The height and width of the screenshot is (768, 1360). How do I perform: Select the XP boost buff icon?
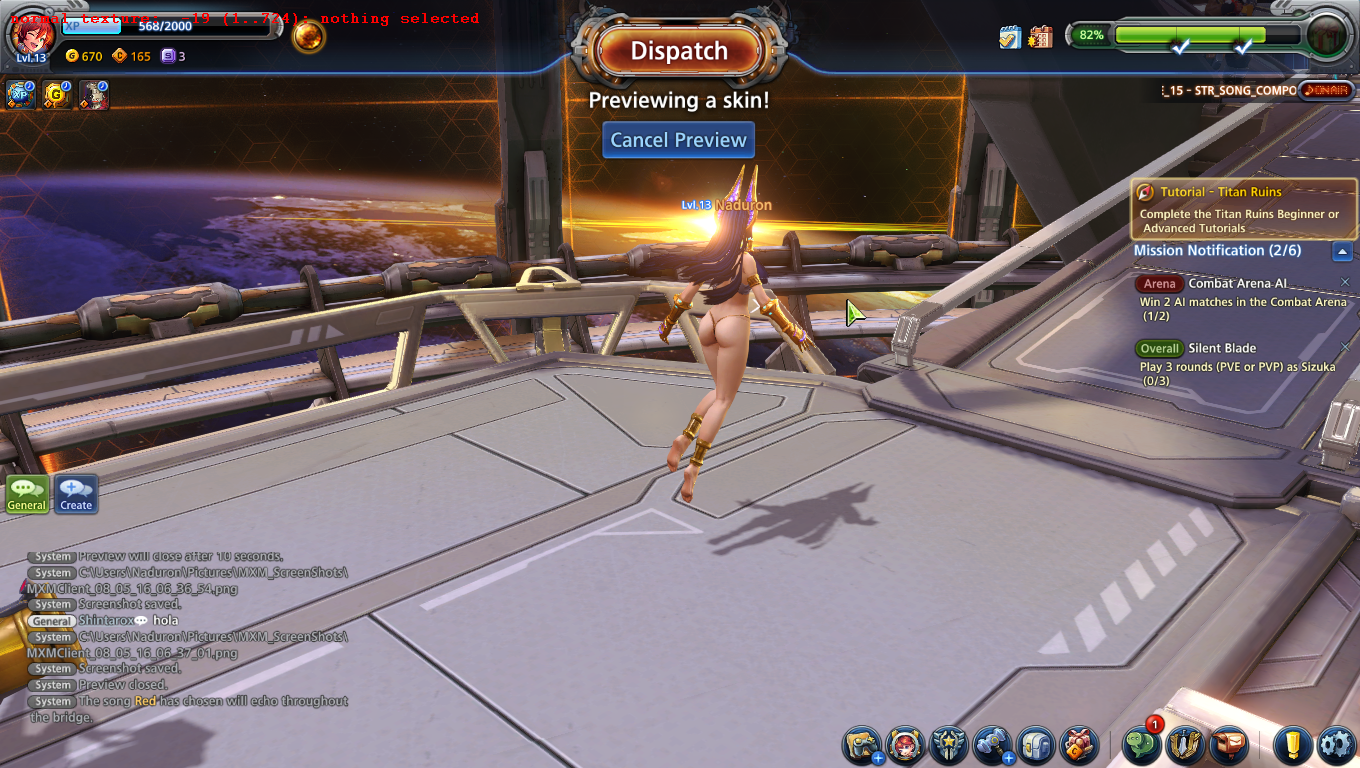(x=21, y=95)
